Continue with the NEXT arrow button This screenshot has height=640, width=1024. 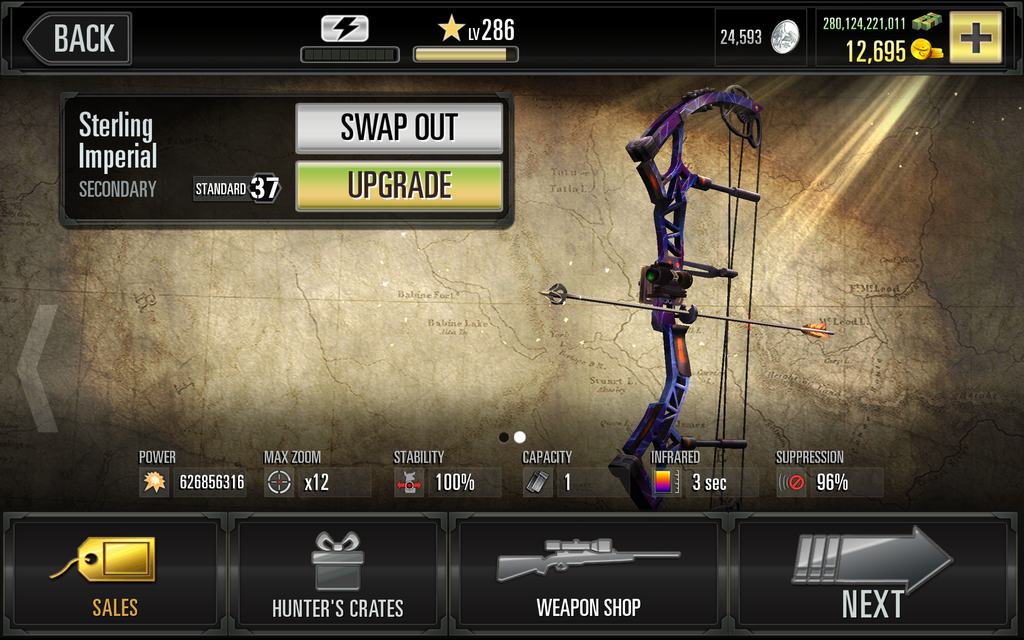click(872, 573)
